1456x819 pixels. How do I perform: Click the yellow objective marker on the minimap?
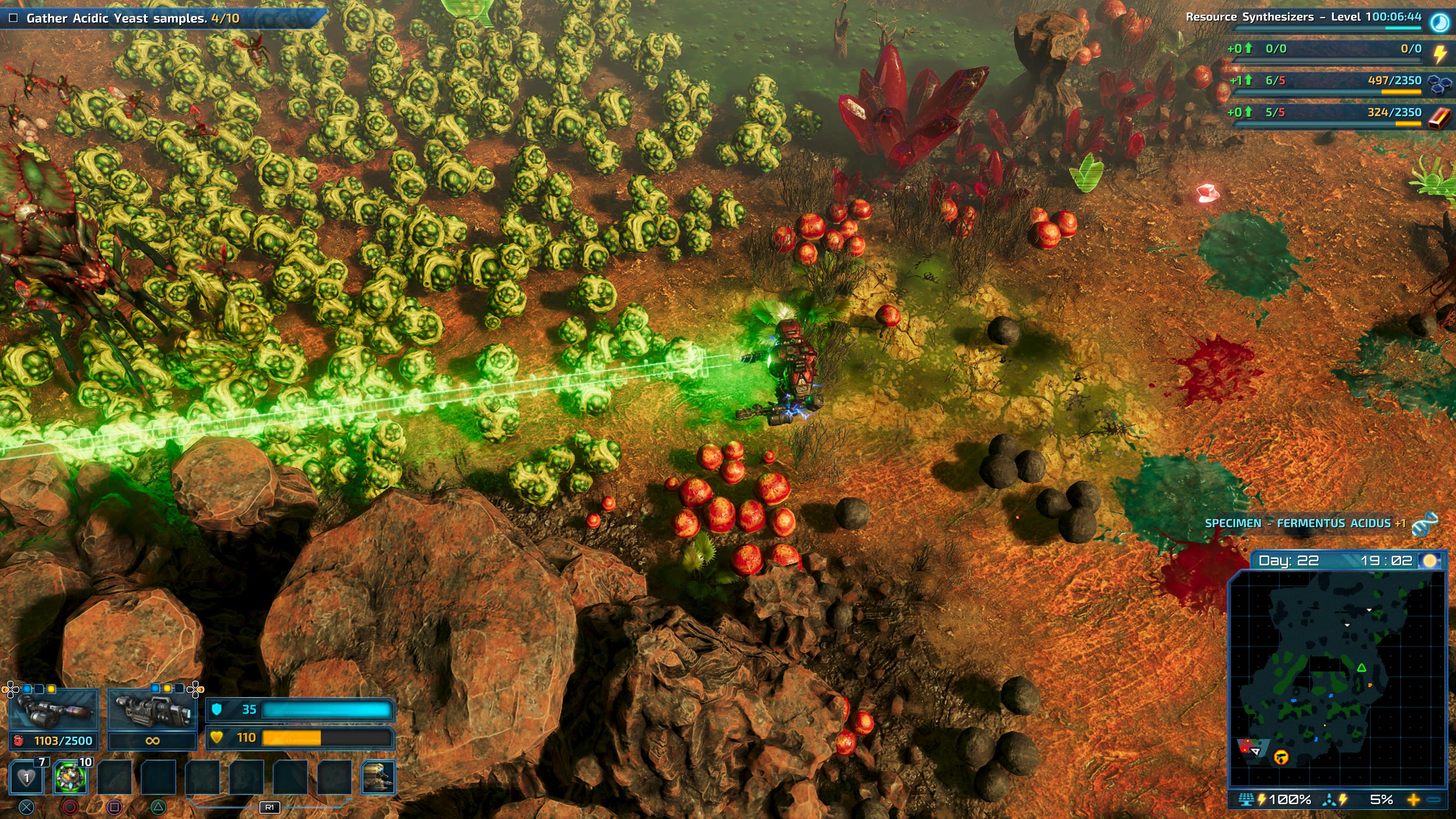1281,756
